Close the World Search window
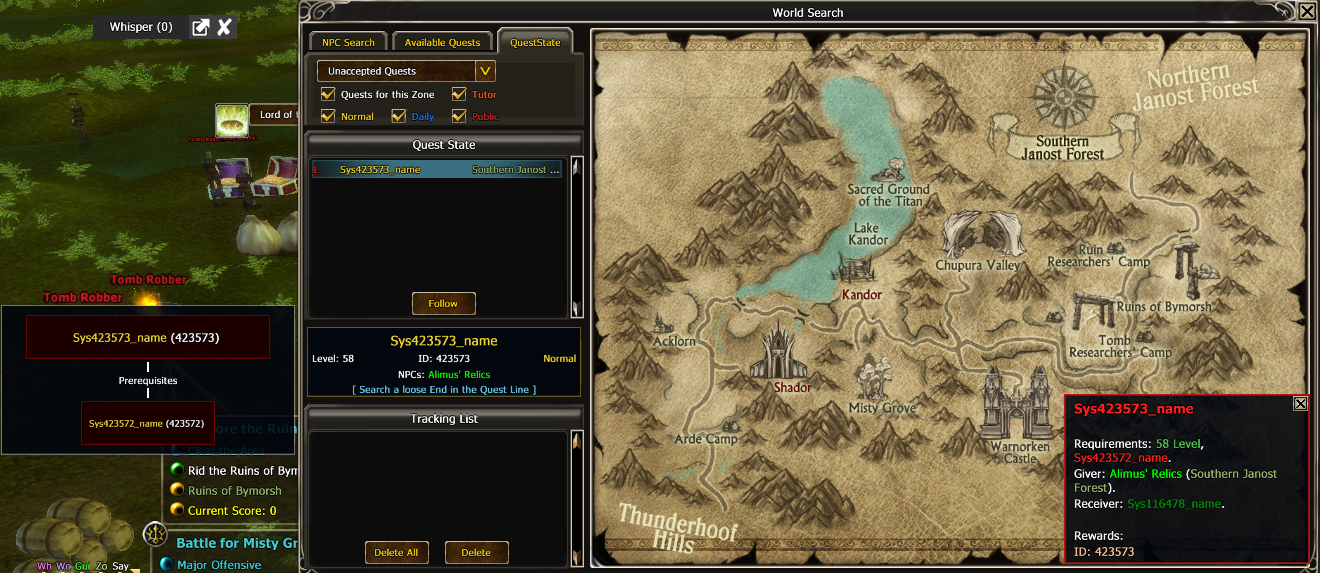The image size is (1320, 573). coord(1307,12)
